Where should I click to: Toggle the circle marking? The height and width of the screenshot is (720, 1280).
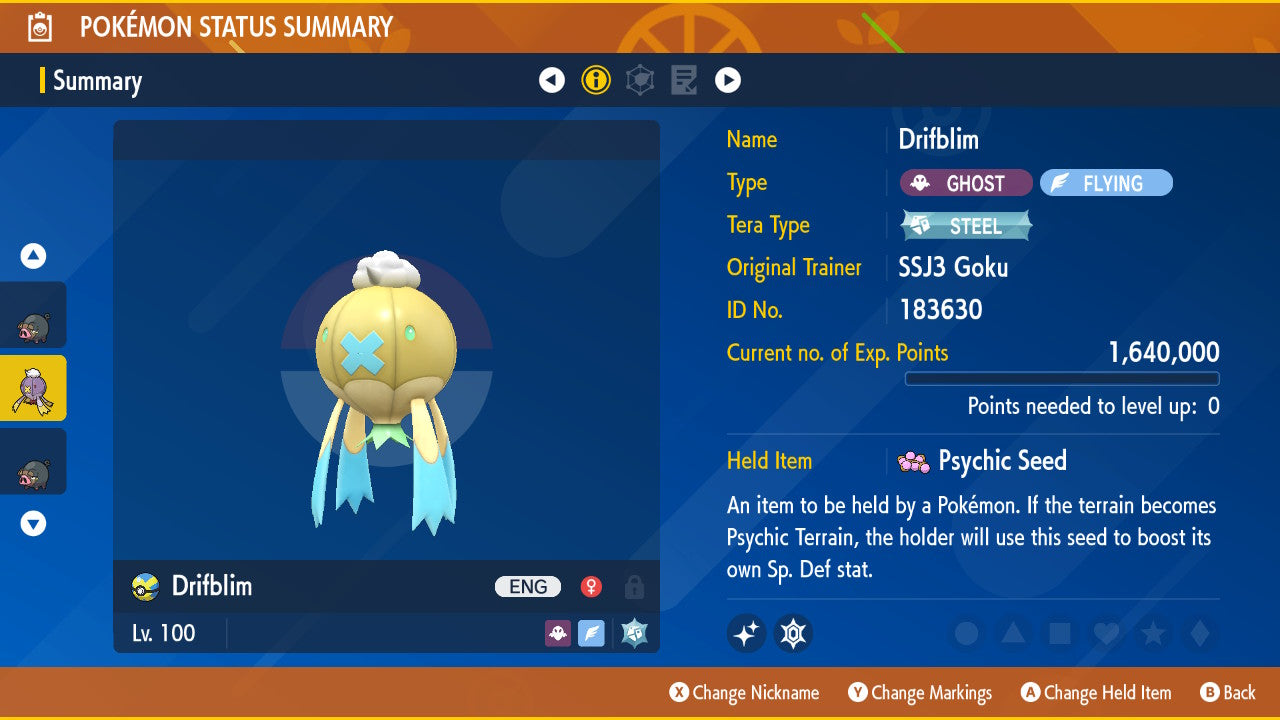pyautogui.click(x=967, y=633)
